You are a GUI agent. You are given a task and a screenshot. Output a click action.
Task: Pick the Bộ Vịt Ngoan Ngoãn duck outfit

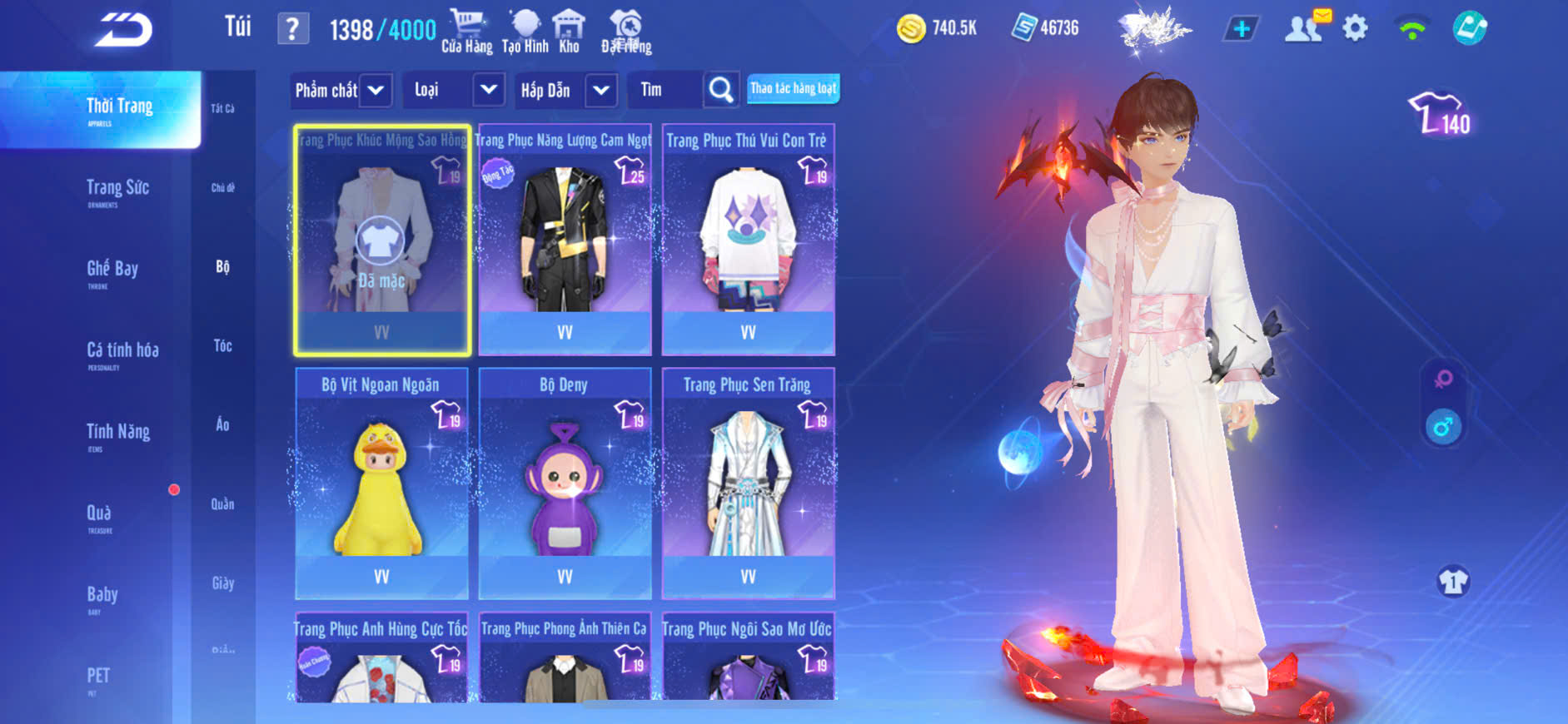point(381,483)
